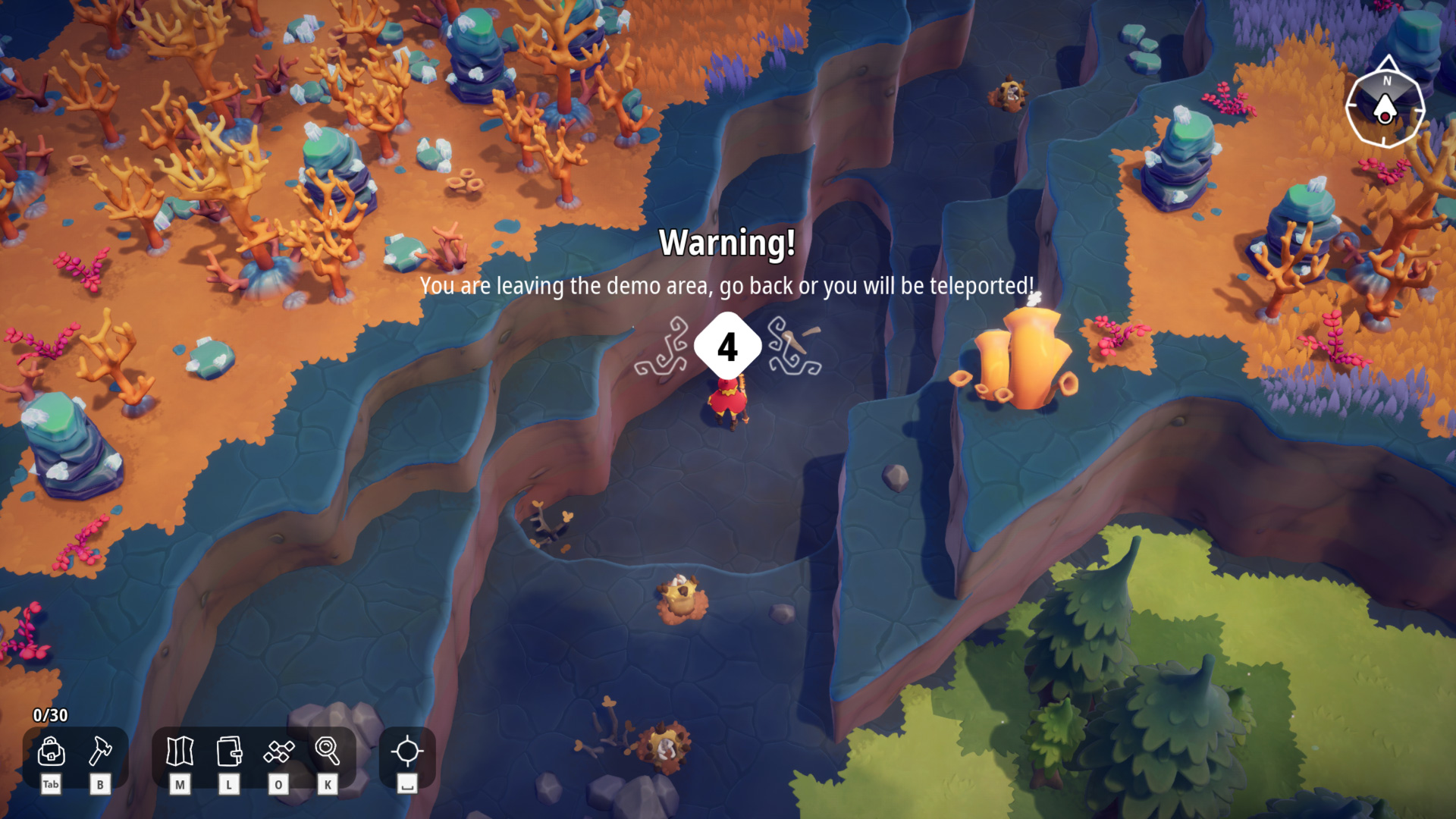Viewport: 1456px width, 819px height.
Task: Activate the magnifying glass icon
Action: click(x=328, y=752)
